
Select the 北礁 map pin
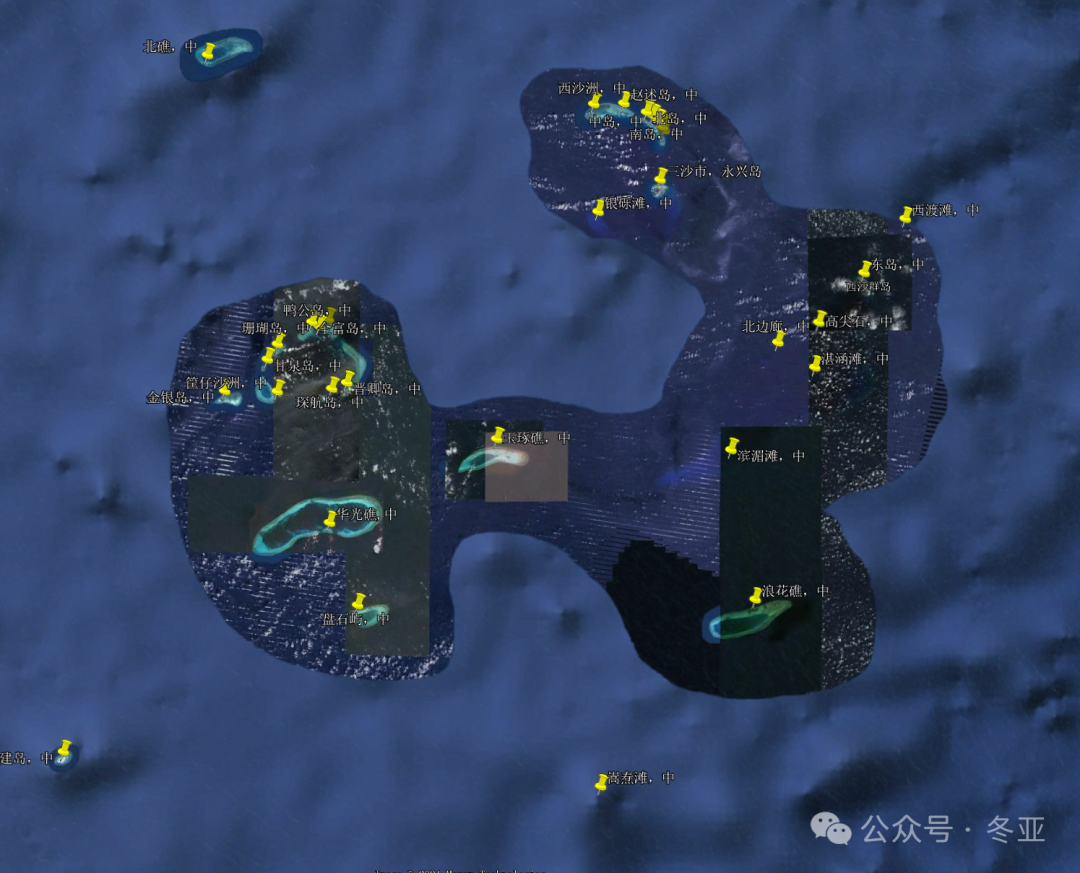click(208, 51)
